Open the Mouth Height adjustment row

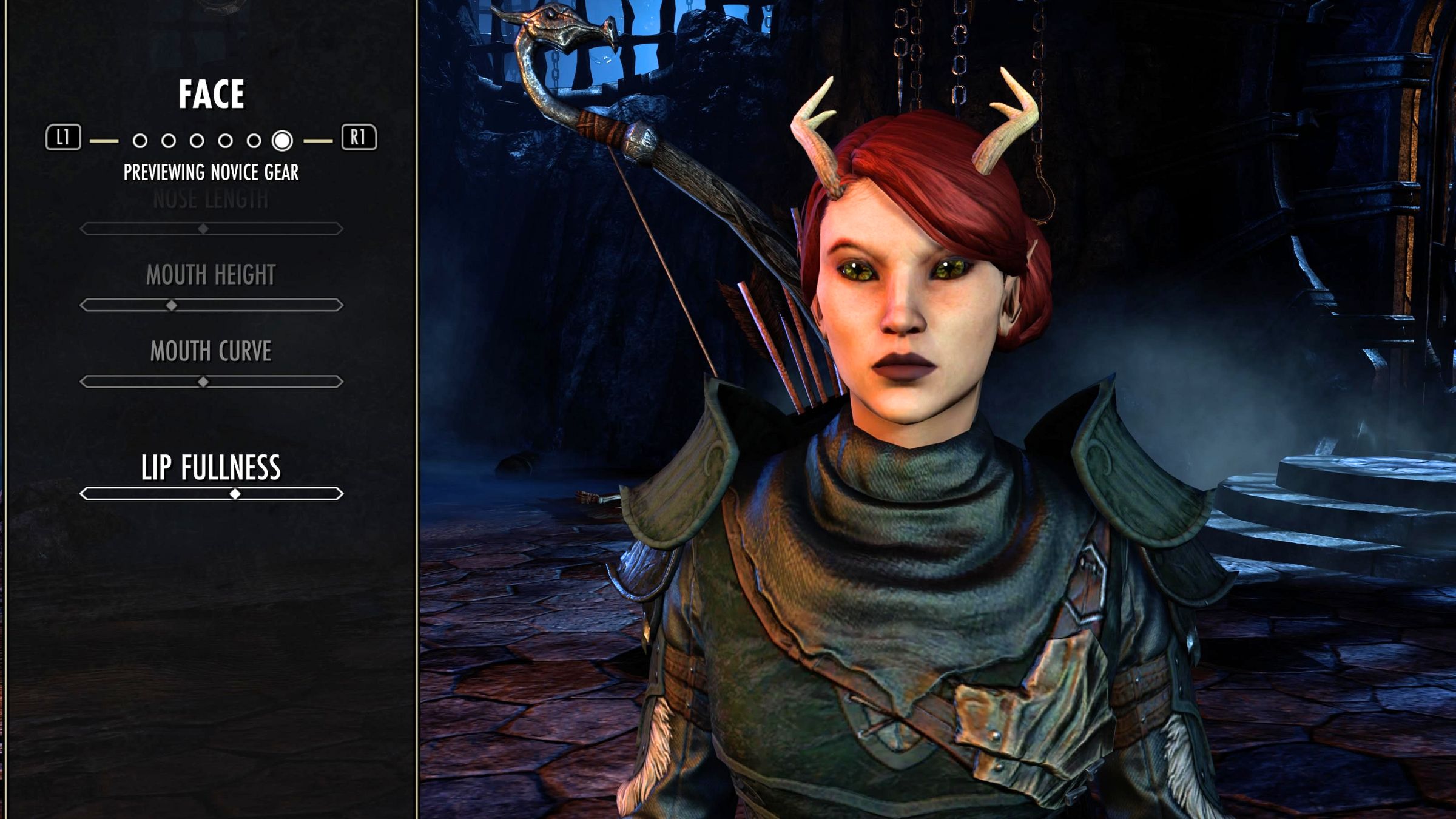pyautogui.click(x=212, y=290)
